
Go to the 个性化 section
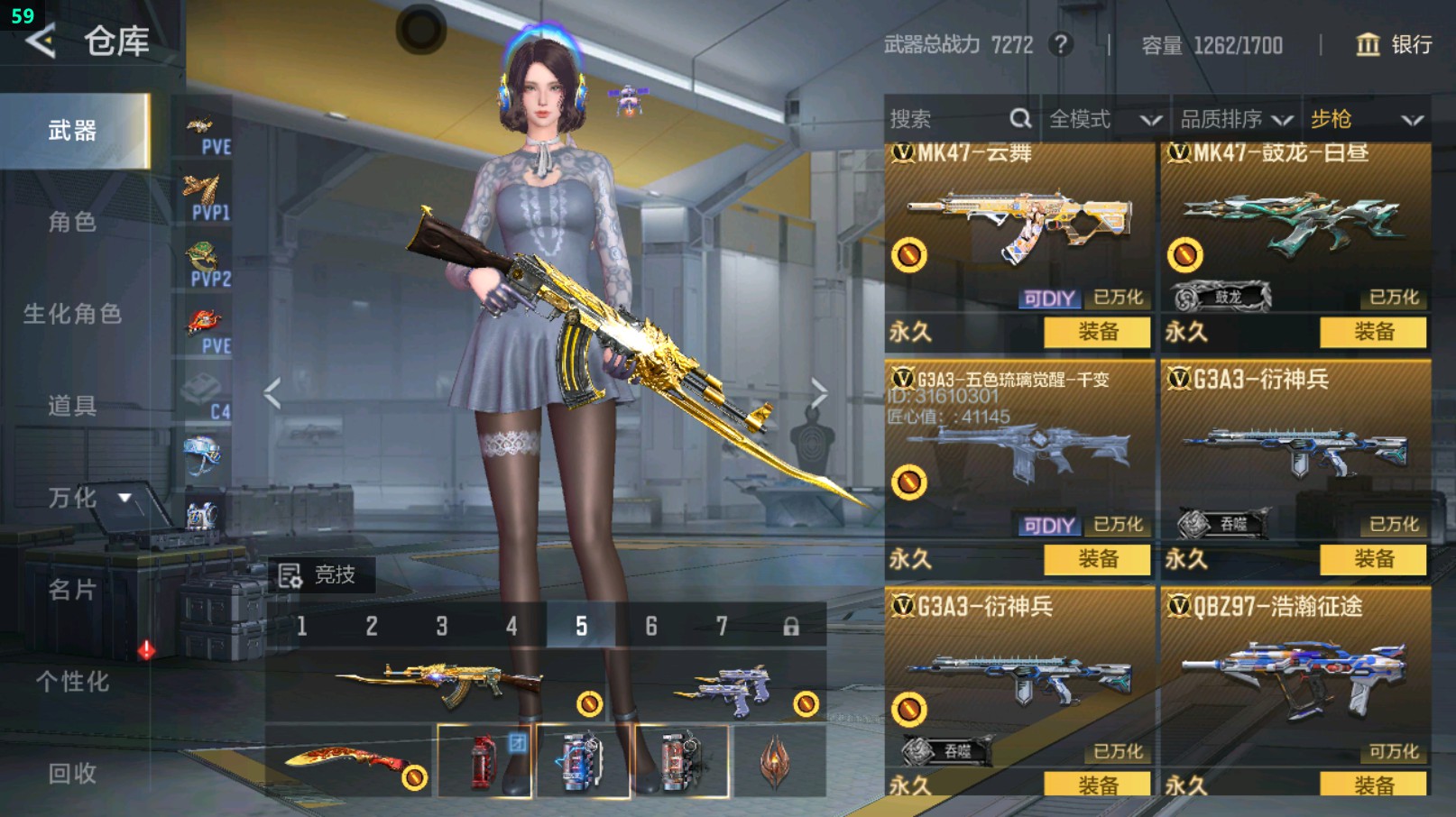[x=72, y=682]
